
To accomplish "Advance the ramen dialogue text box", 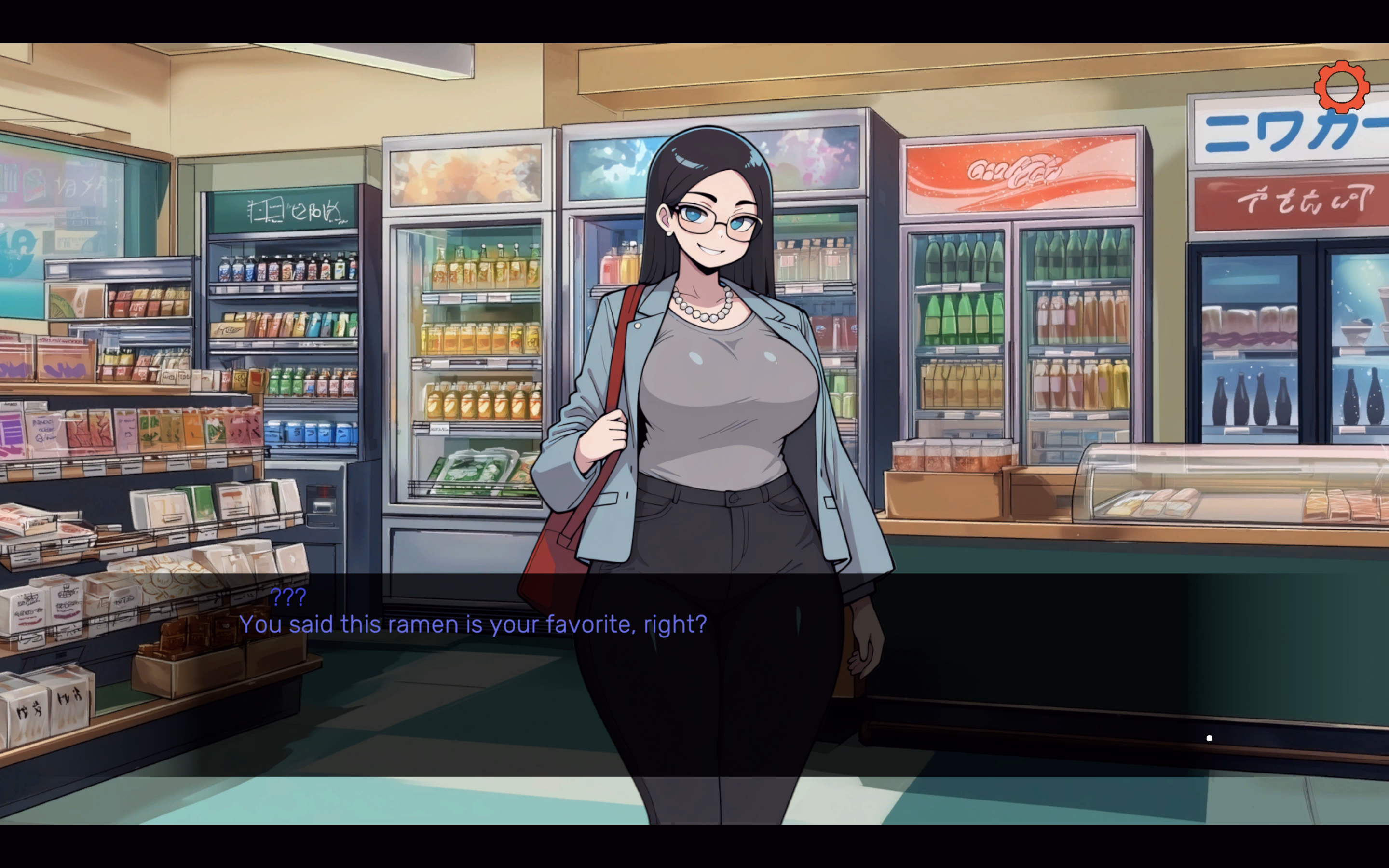I will [694, 674].
